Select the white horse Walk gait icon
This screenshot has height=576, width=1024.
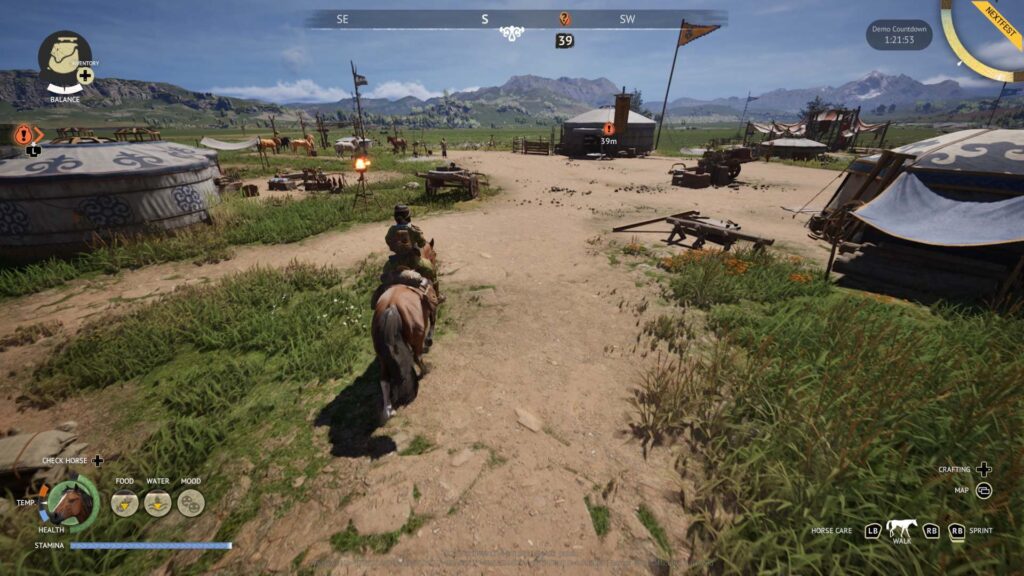point(901,528)
